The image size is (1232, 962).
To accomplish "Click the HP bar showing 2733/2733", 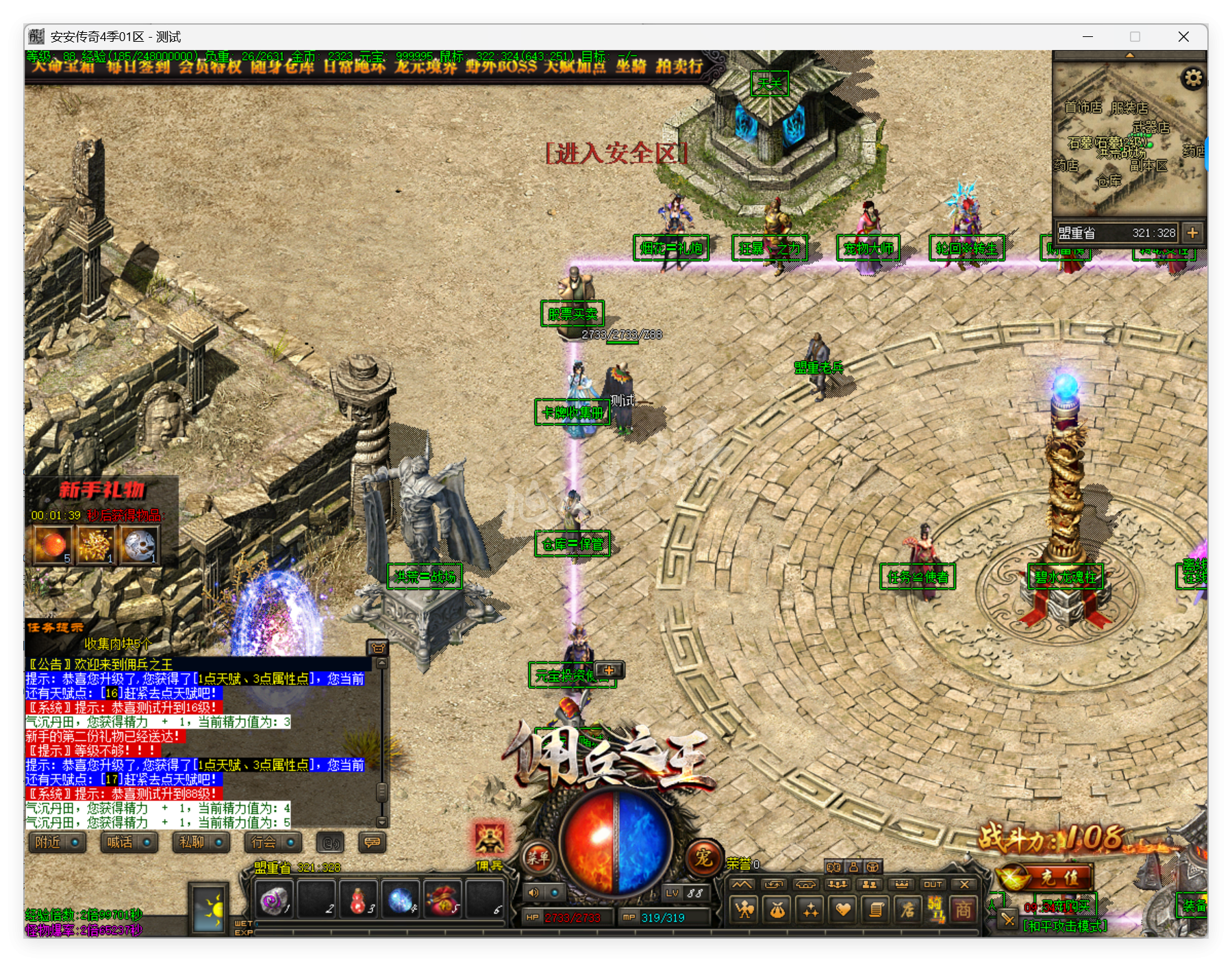I will point(566,917).
